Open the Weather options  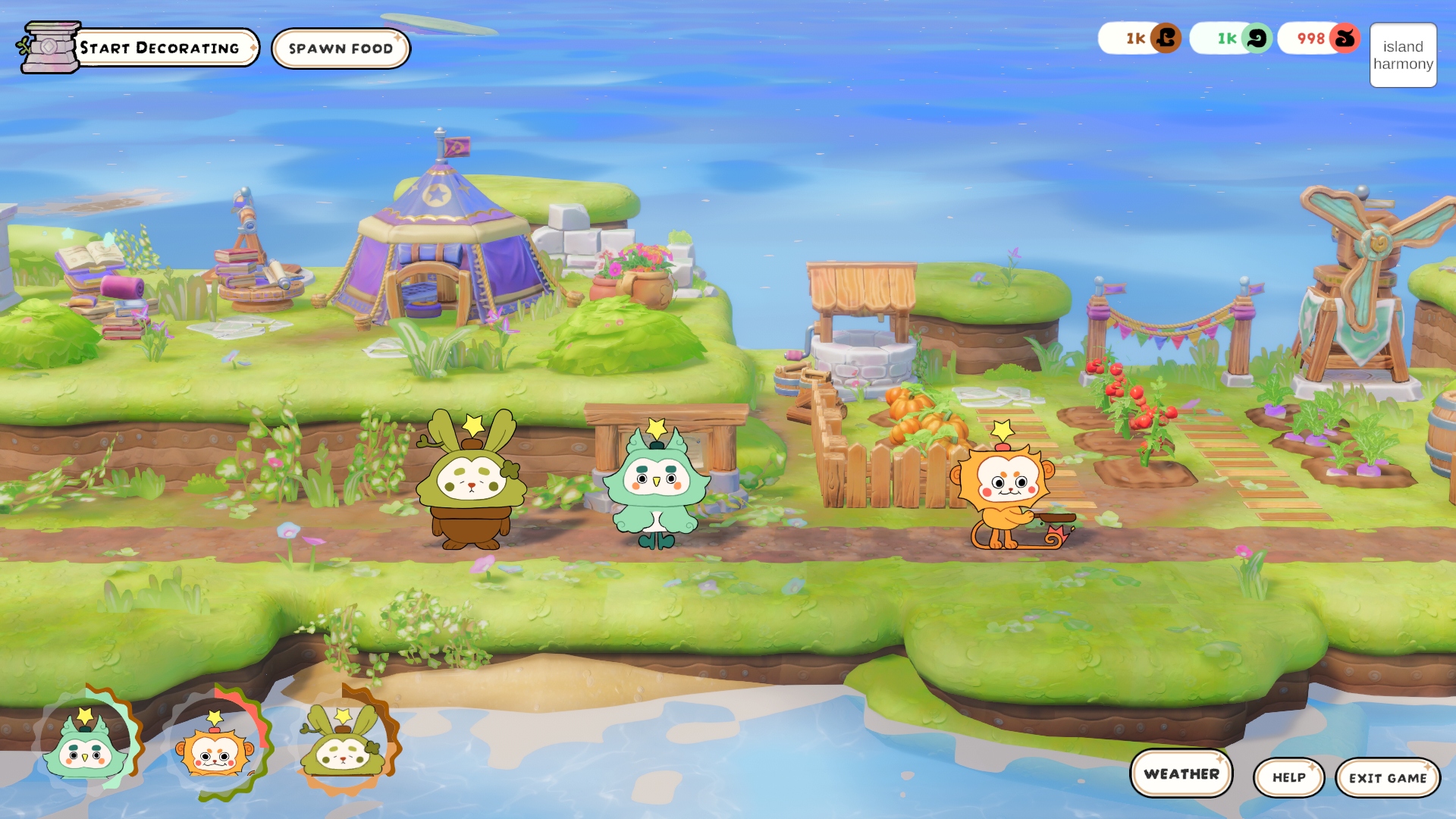click(x=1181, y=773)
